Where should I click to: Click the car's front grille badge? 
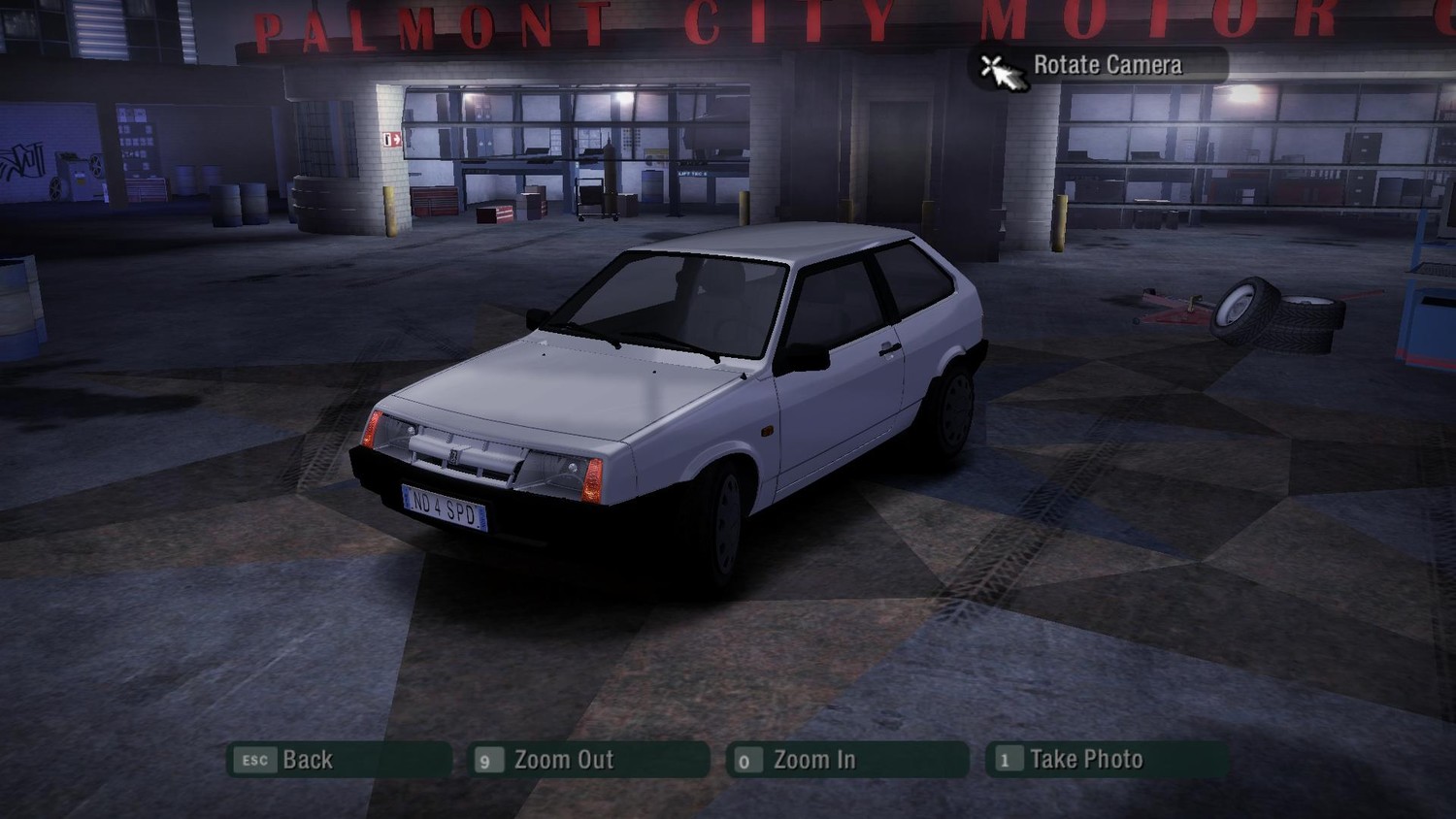coord(454,456)
